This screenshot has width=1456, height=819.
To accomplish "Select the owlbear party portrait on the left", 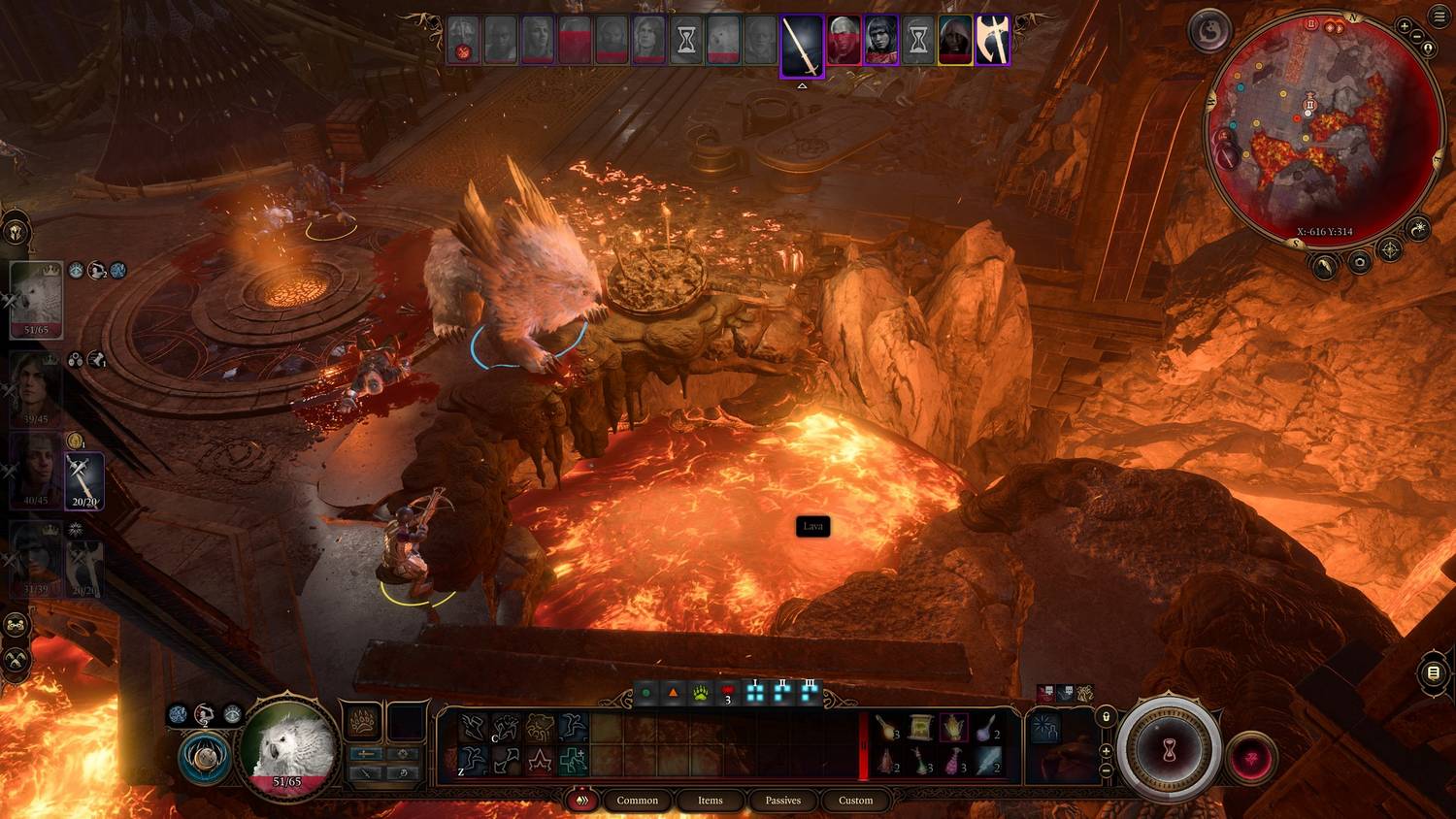I will coord(36,299).
